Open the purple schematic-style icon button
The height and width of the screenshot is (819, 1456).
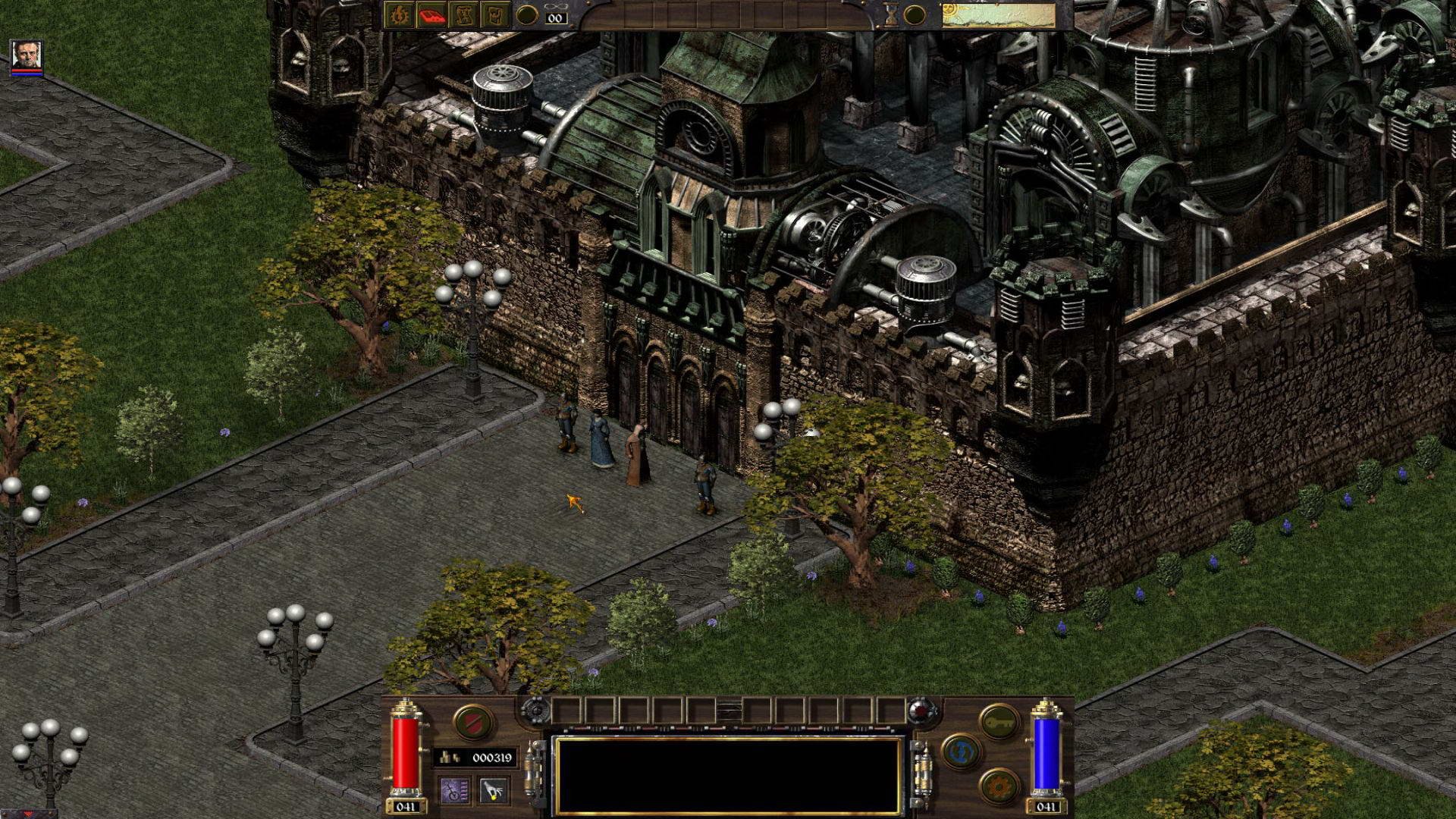click(x=454, y=791)
